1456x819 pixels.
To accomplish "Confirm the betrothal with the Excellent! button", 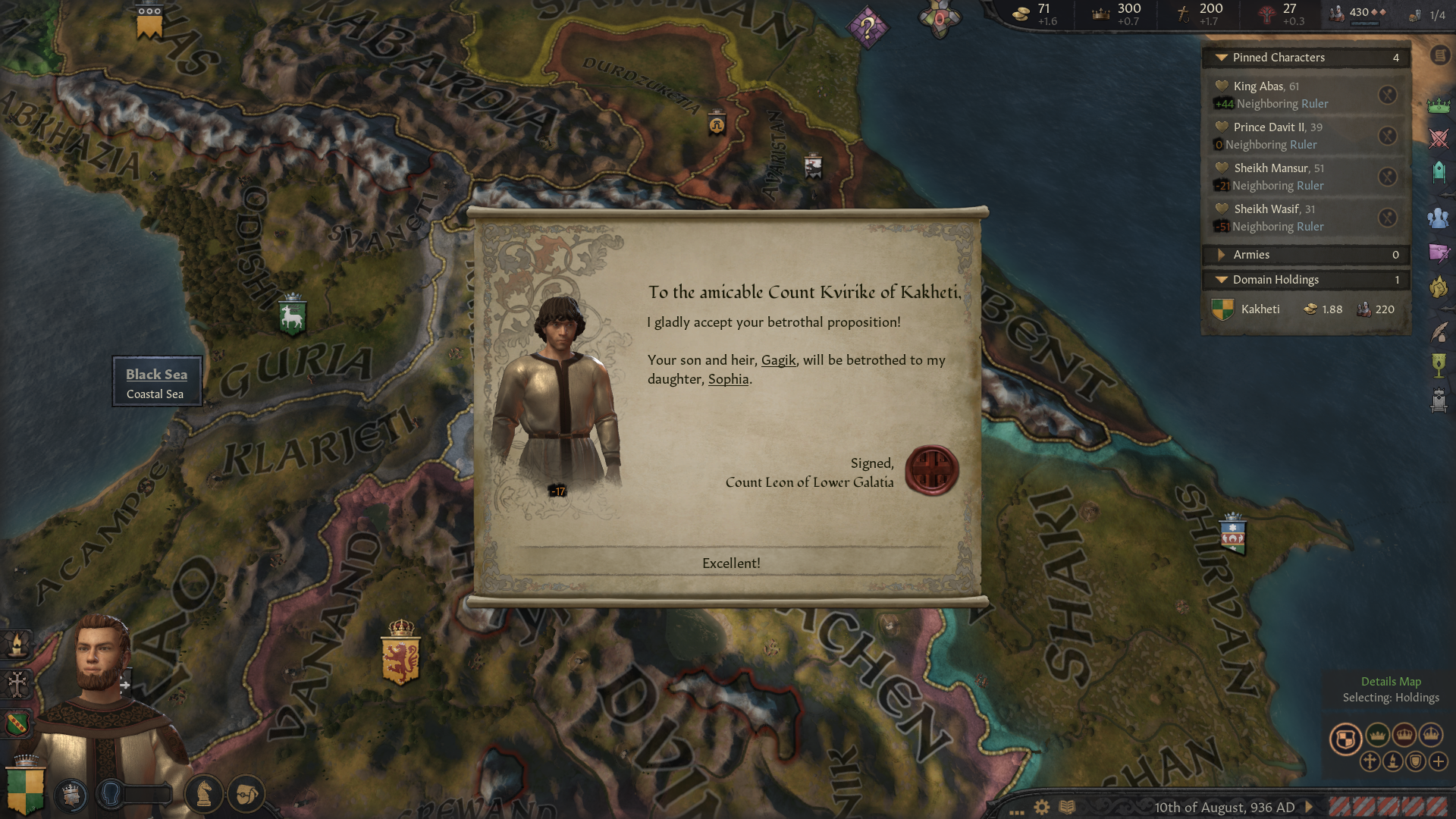I will (730, 563).
